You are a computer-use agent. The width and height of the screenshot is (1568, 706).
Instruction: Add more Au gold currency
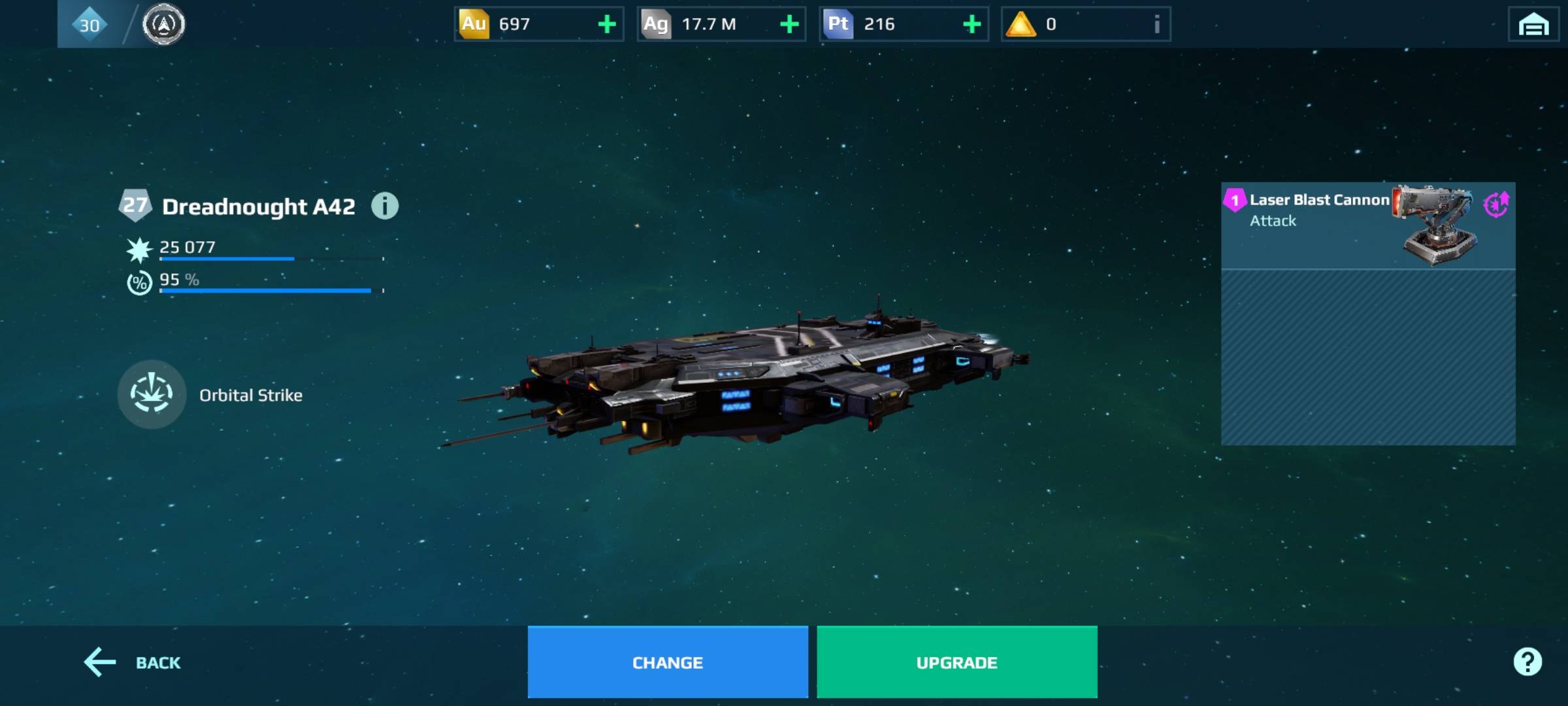(607, 24)
